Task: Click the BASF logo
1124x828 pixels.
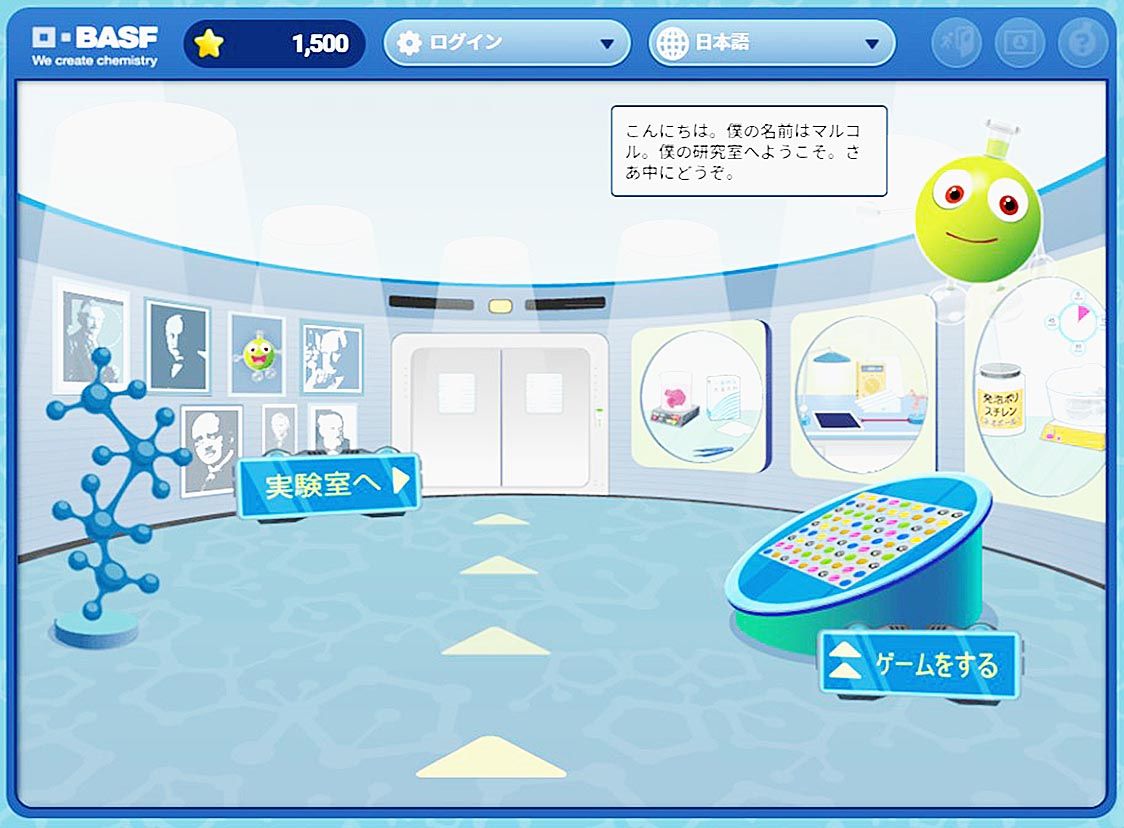Action: pos(95,45)
